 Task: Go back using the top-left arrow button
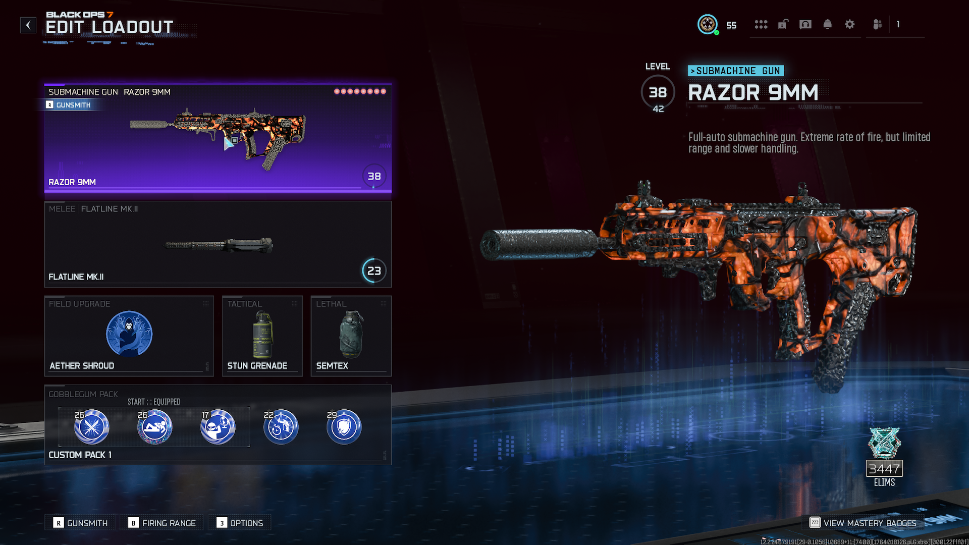pyautogui.click(x=27, y=26)
